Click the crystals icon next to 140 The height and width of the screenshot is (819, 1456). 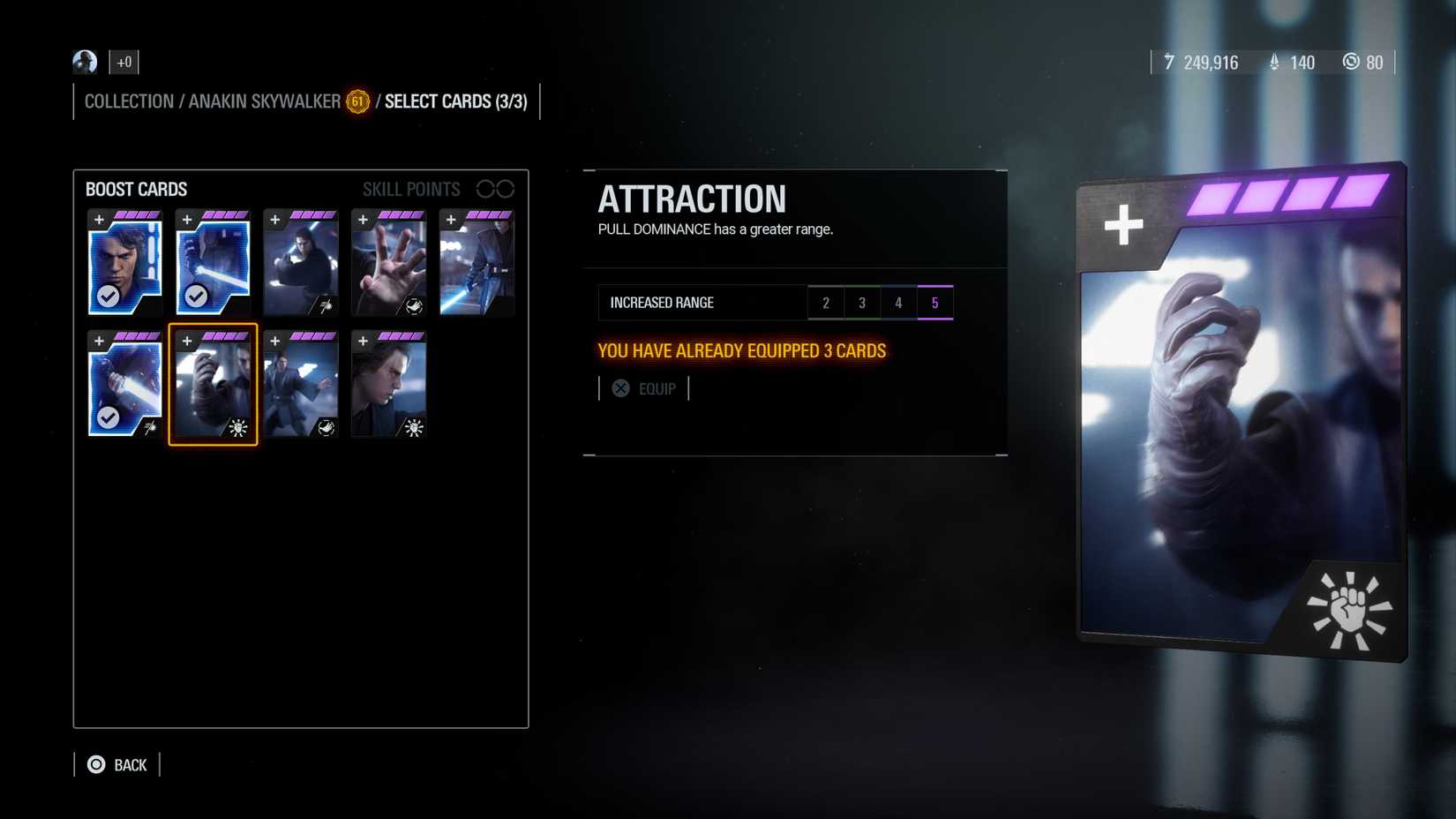[1274, 63]
